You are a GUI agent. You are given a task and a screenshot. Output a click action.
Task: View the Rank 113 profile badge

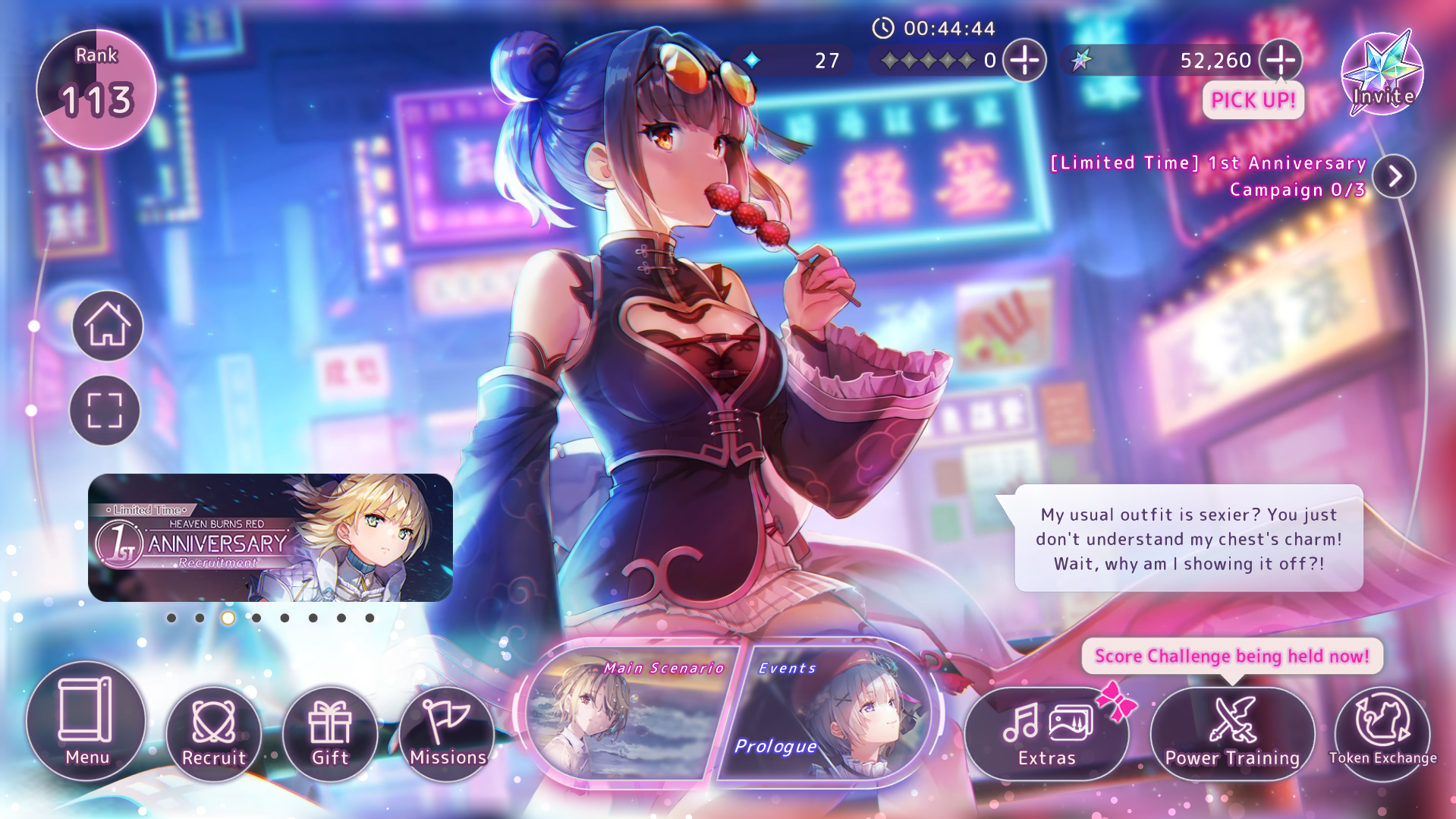96,90
